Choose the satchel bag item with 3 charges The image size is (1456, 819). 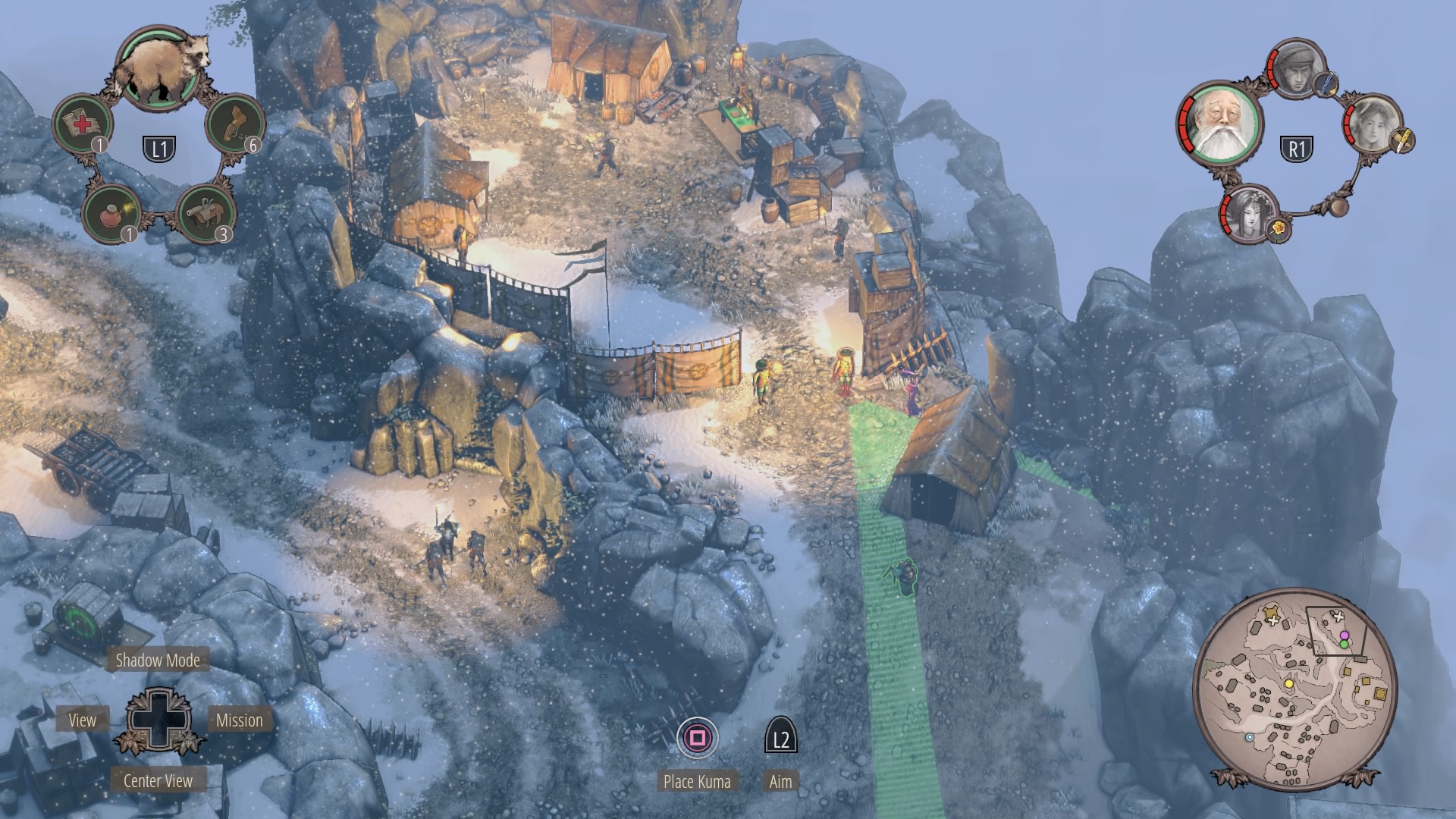pyautogui.click(x=204, y=213)
